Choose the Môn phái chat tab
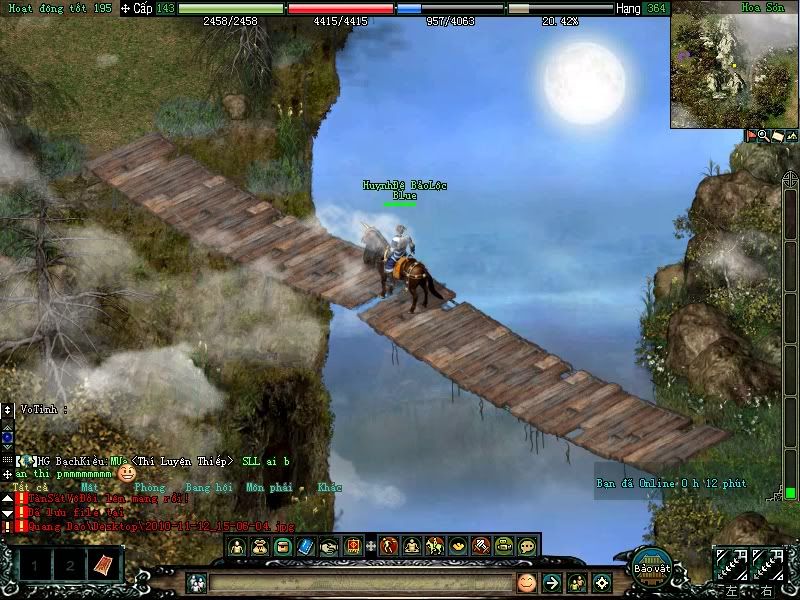The image size is (800, 600). click(268, 488)
